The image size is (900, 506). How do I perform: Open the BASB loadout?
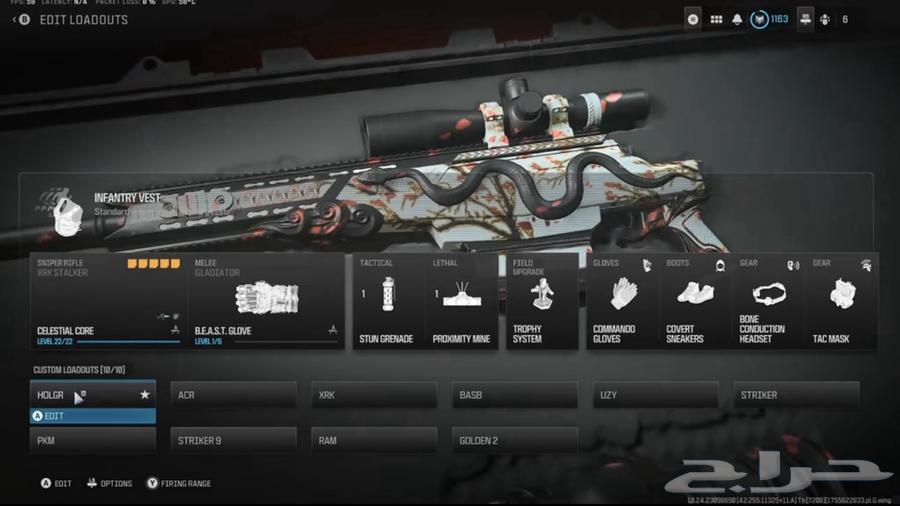pyautogui.click(x=515, y=395)
